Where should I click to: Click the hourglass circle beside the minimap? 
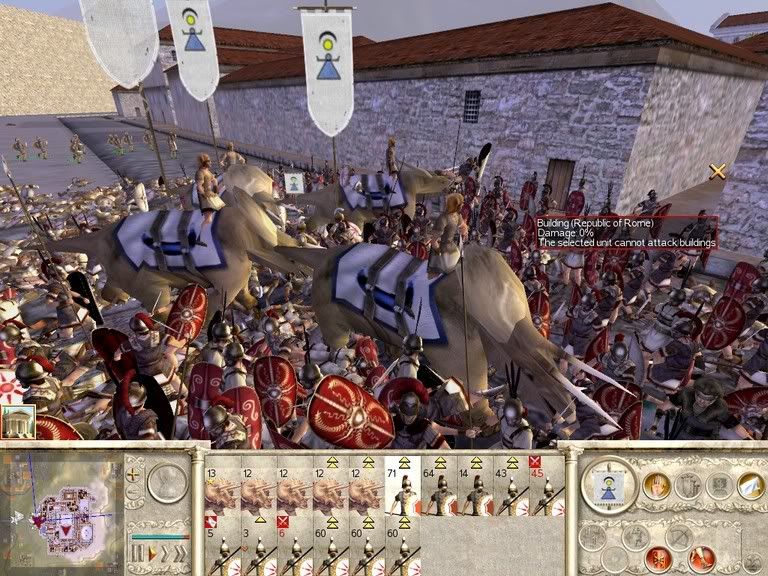167,483
